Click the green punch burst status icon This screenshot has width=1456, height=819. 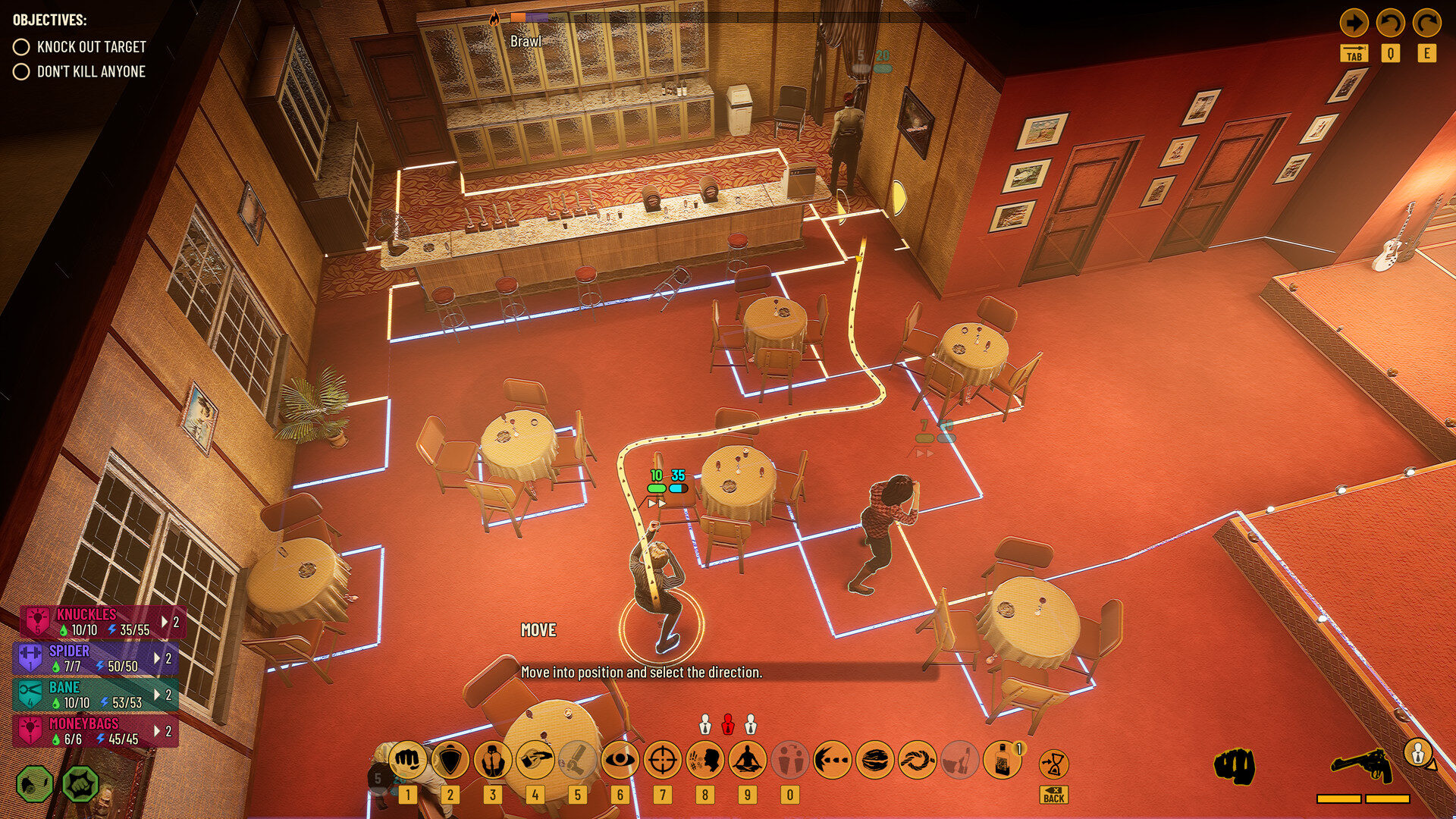point(80,784)
